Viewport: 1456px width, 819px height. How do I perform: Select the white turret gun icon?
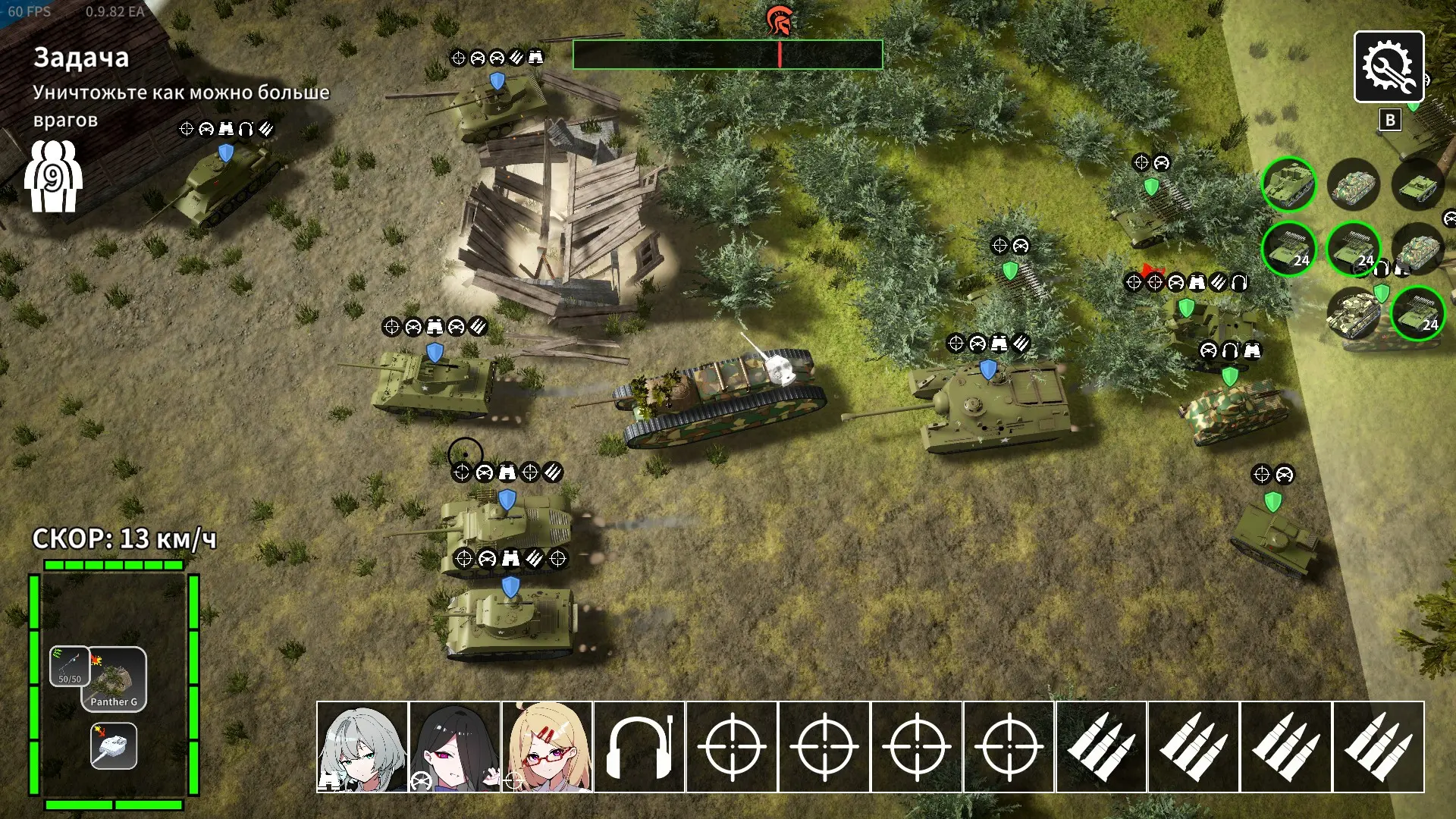(x=114, y=746)
